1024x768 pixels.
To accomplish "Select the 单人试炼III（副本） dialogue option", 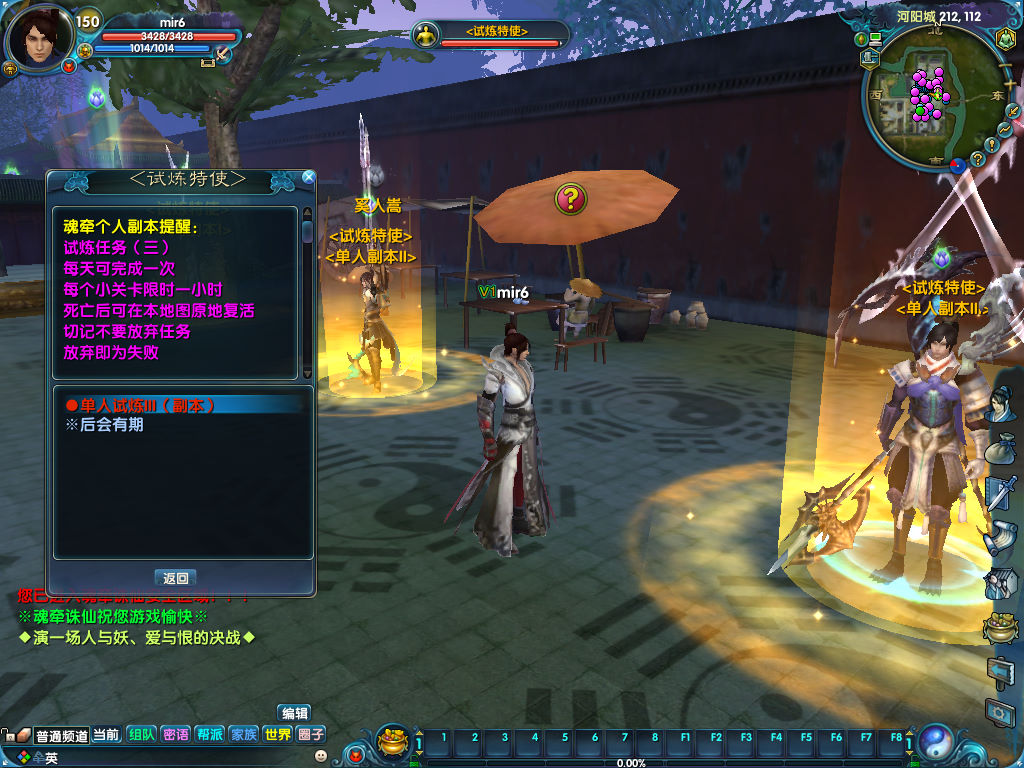I will [x=140, y=405].
